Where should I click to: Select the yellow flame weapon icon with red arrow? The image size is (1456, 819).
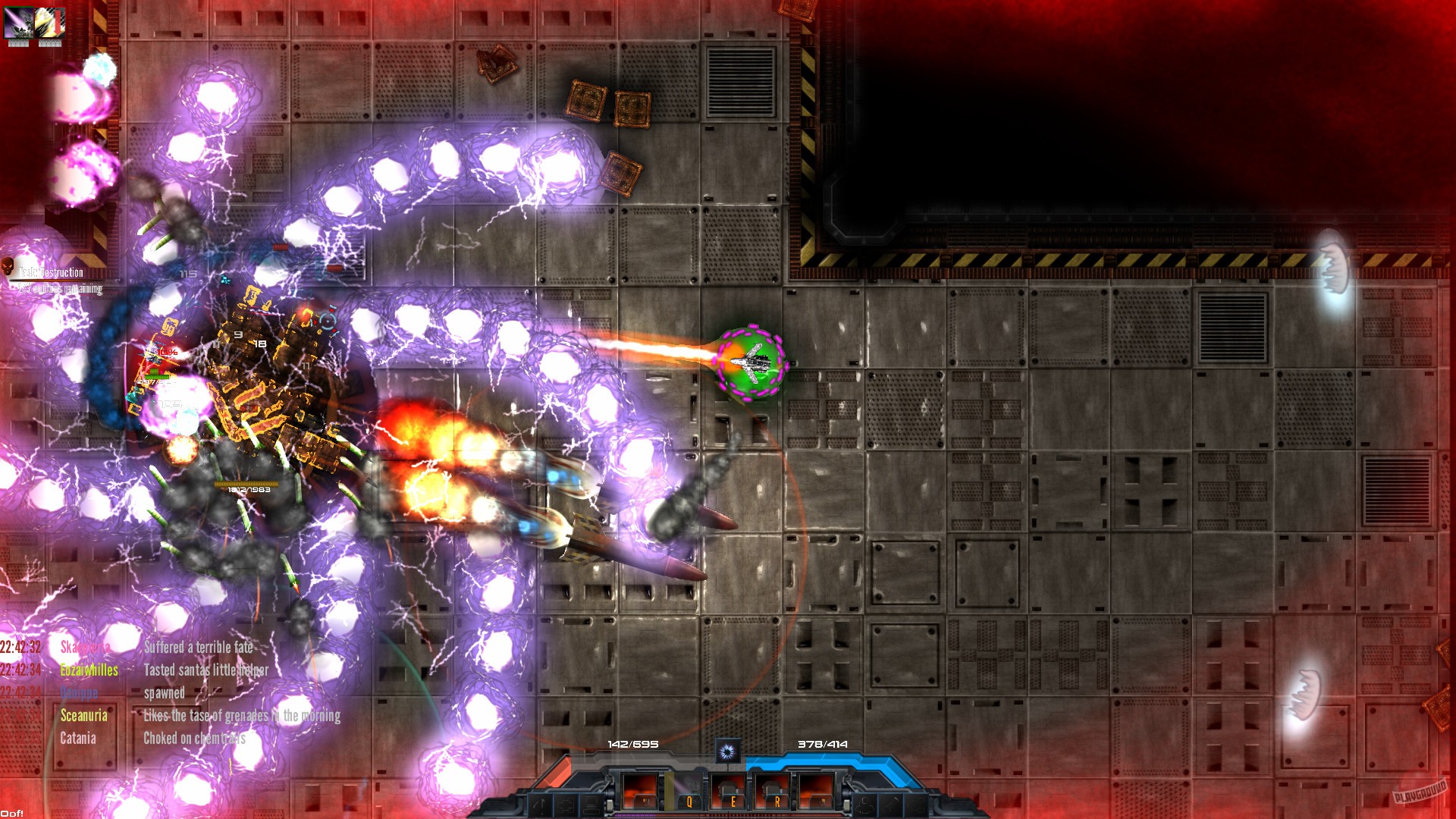coord(49,24)
